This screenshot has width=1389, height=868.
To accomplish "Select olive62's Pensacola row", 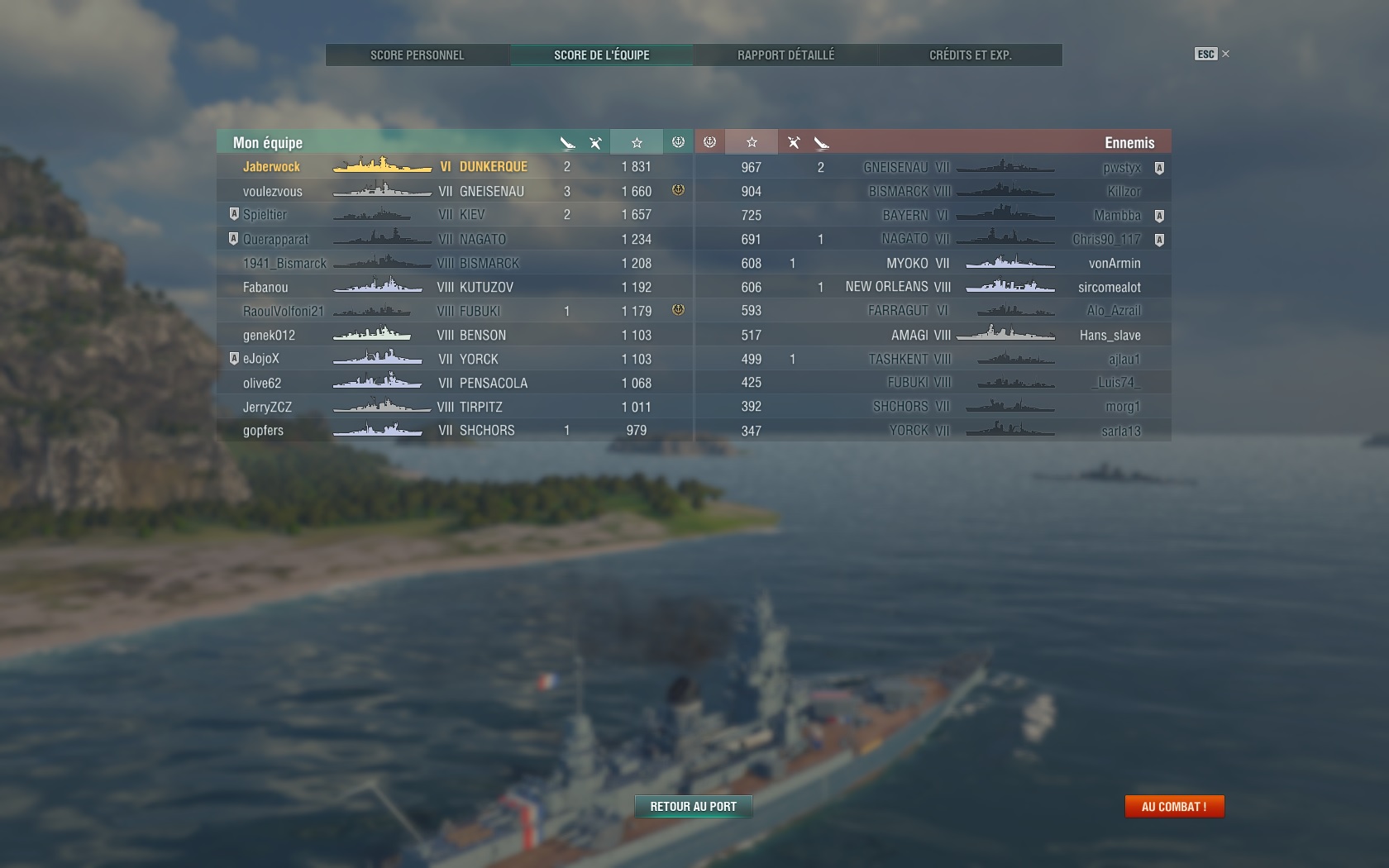I will pos(455,383).
